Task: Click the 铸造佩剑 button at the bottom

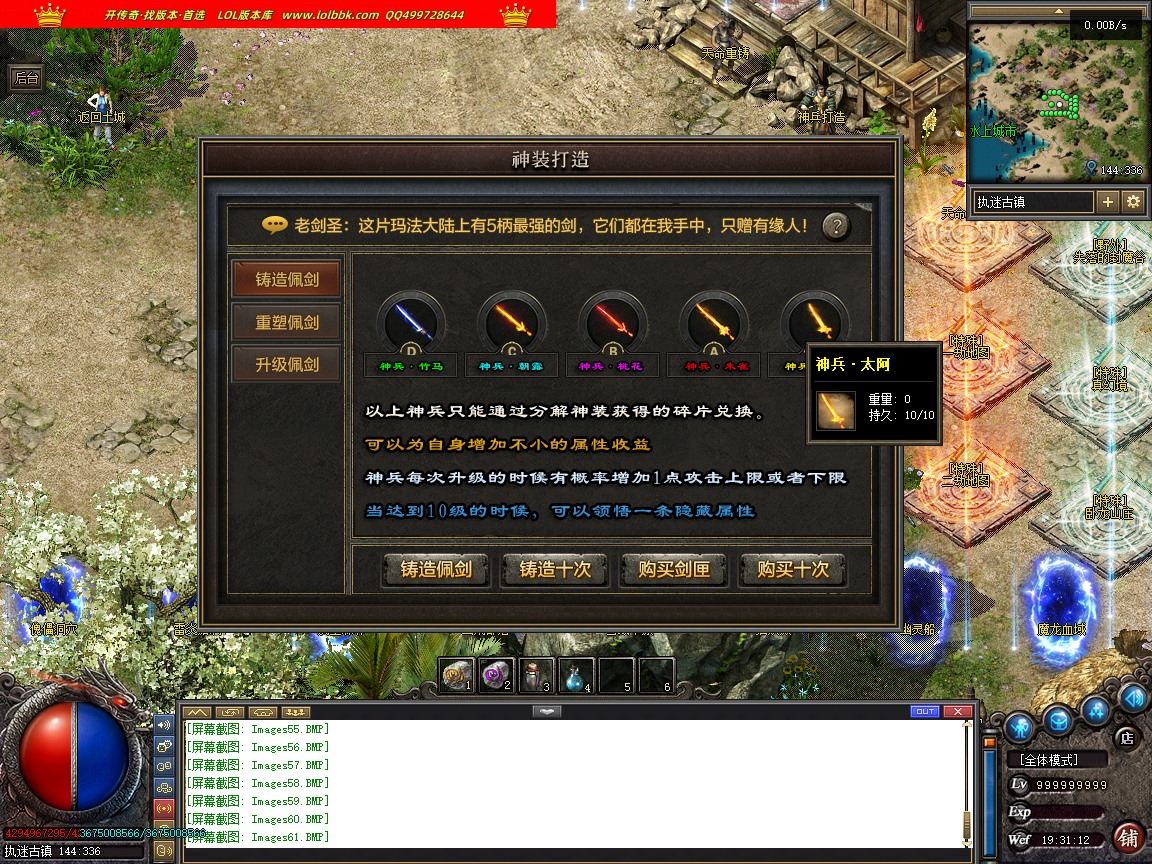Action: pos(435,570)
